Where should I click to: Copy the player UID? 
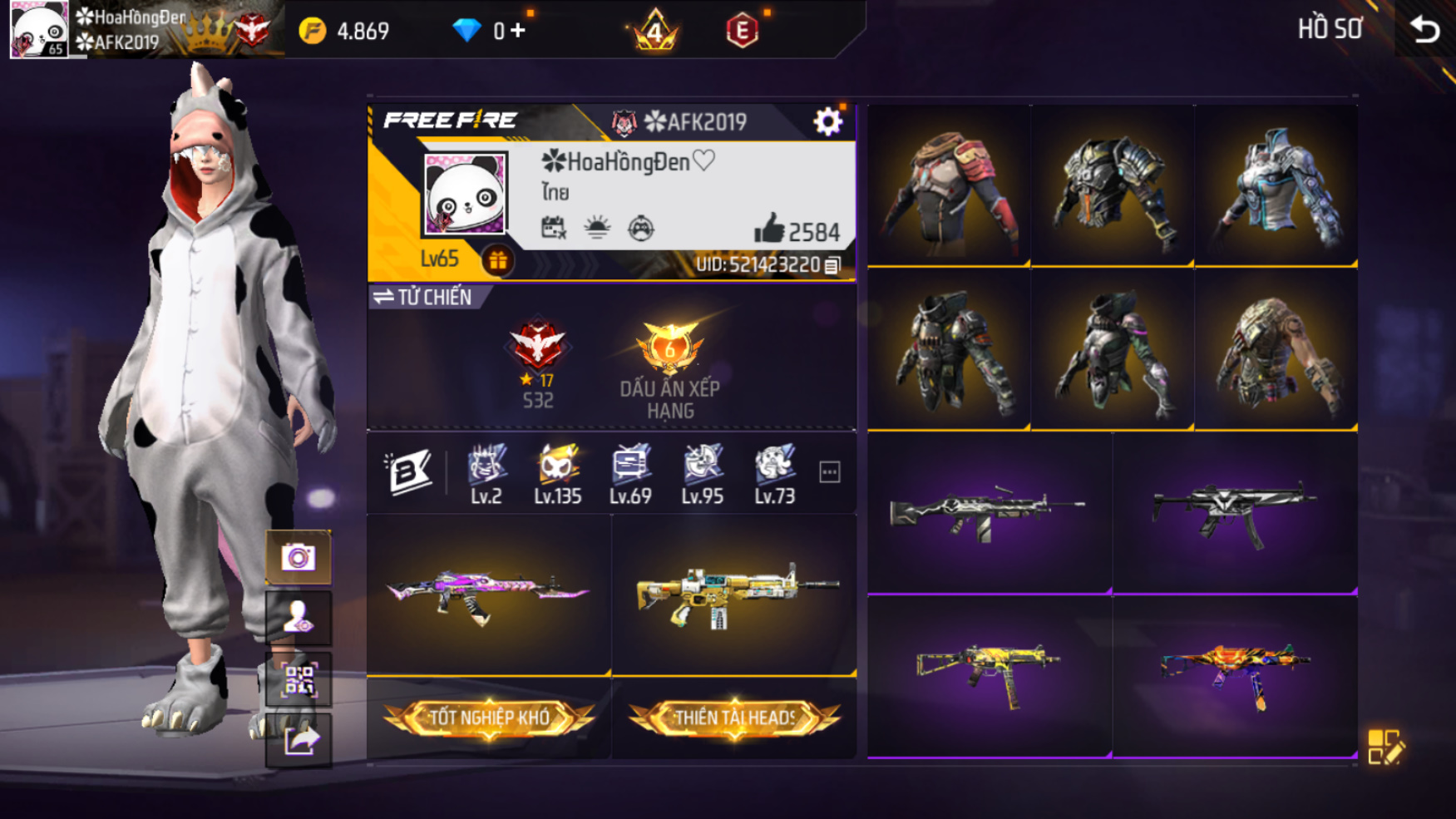pyautogui.click(x=832, y=265)
